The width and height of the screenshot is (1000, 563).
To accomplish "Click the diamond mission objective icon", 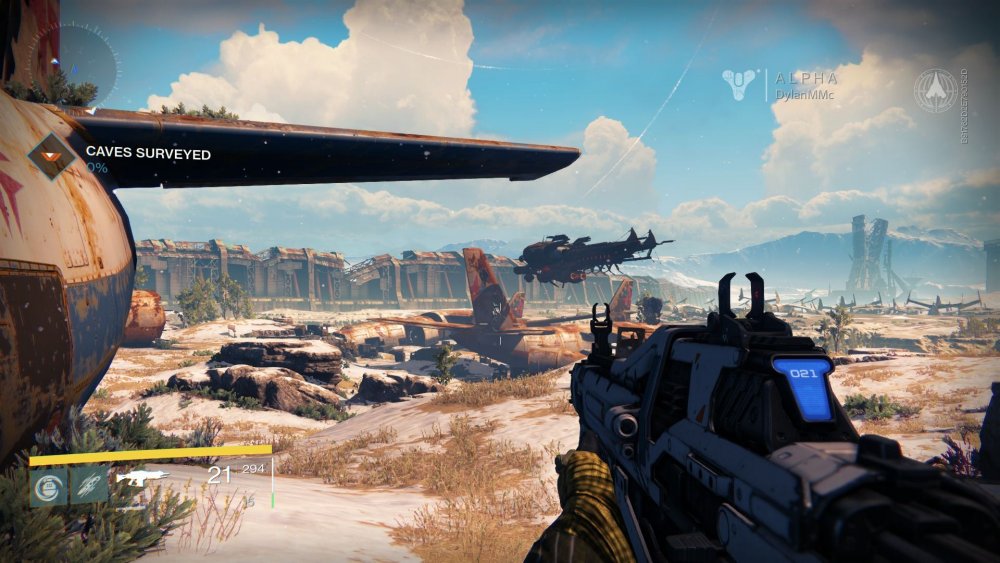I will 52,156.
